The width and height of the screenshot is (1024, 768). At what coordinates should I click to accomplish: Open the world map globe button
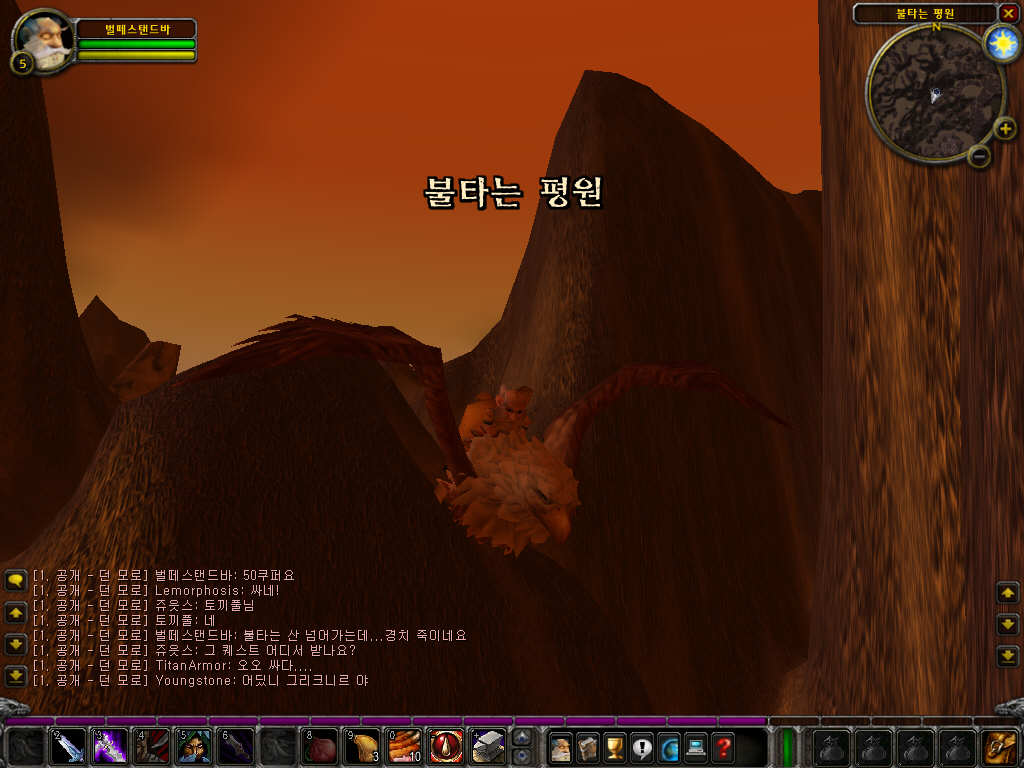pos(669,747)
